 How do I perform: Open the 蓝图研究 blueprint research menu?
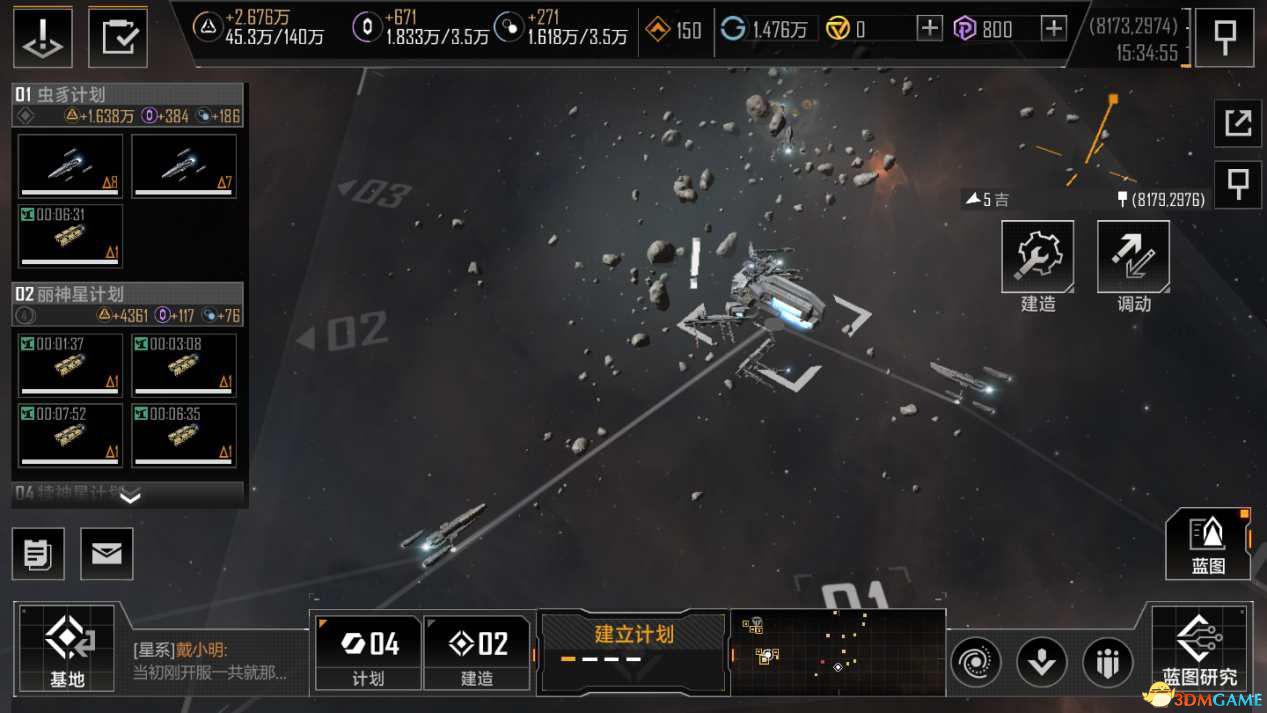1199,649
